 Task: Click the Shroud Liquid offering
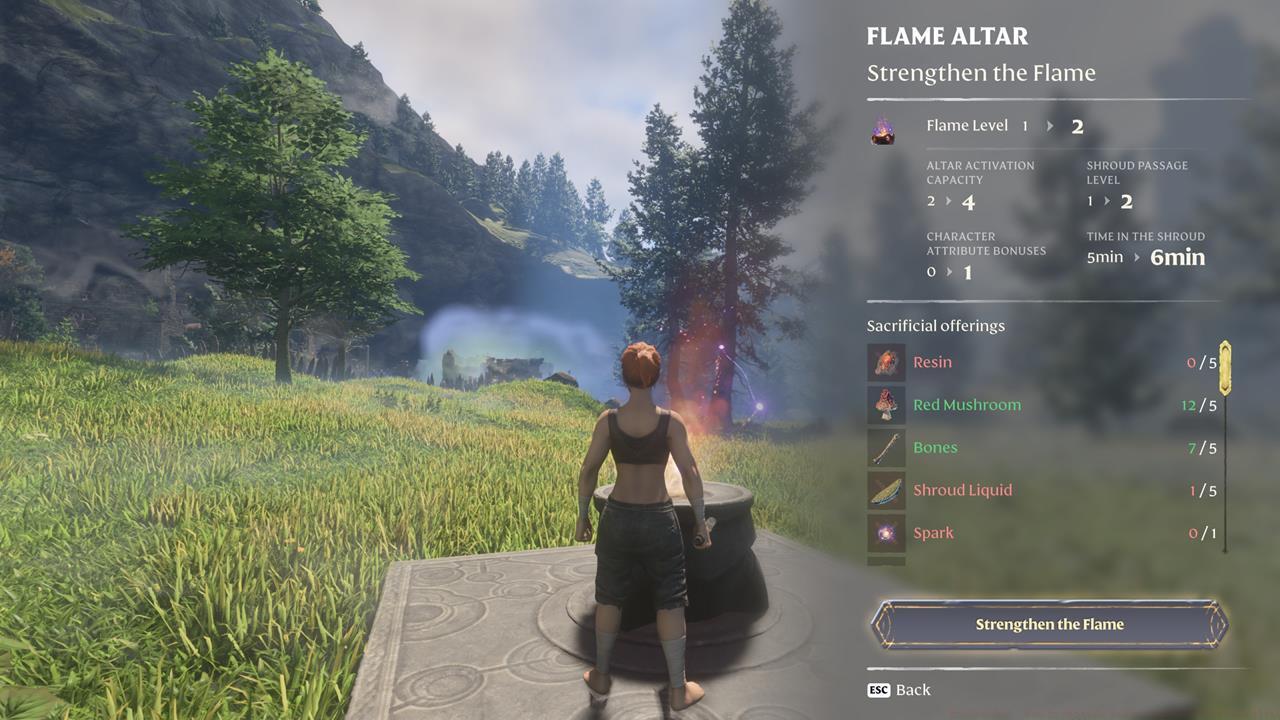coord(1042,490)
